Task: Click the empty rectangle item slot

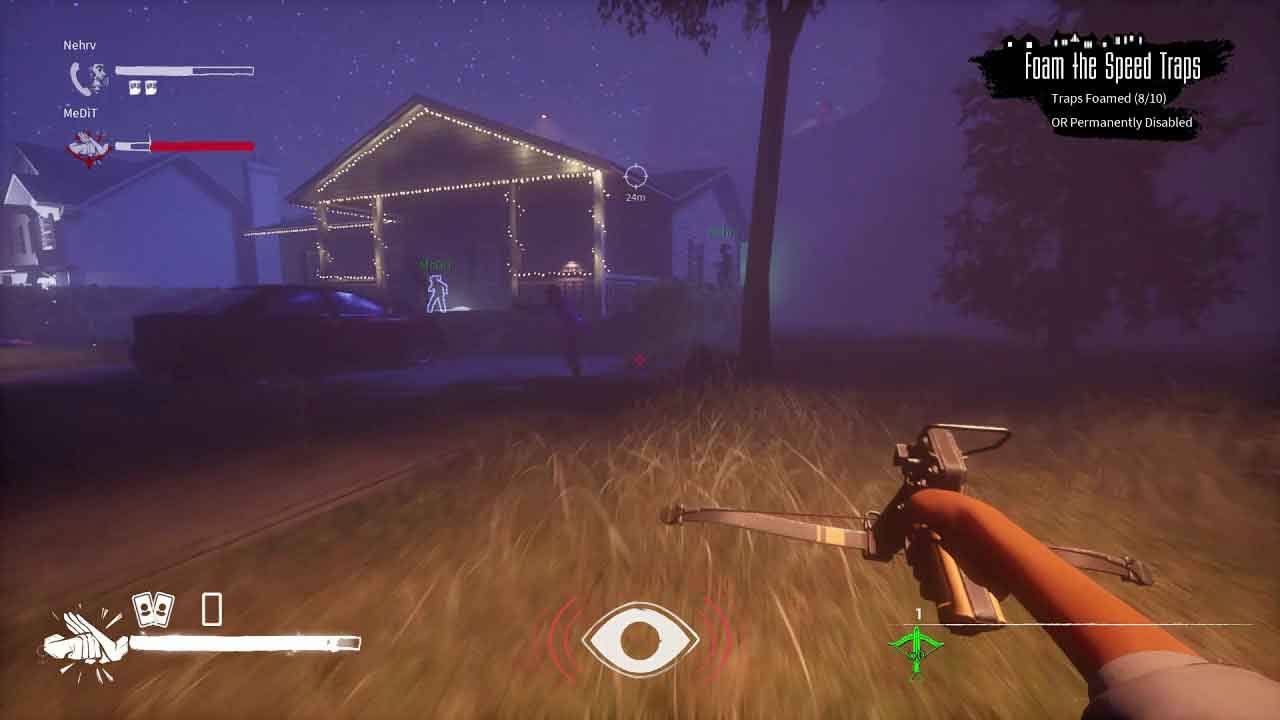Action: point(212,609)
